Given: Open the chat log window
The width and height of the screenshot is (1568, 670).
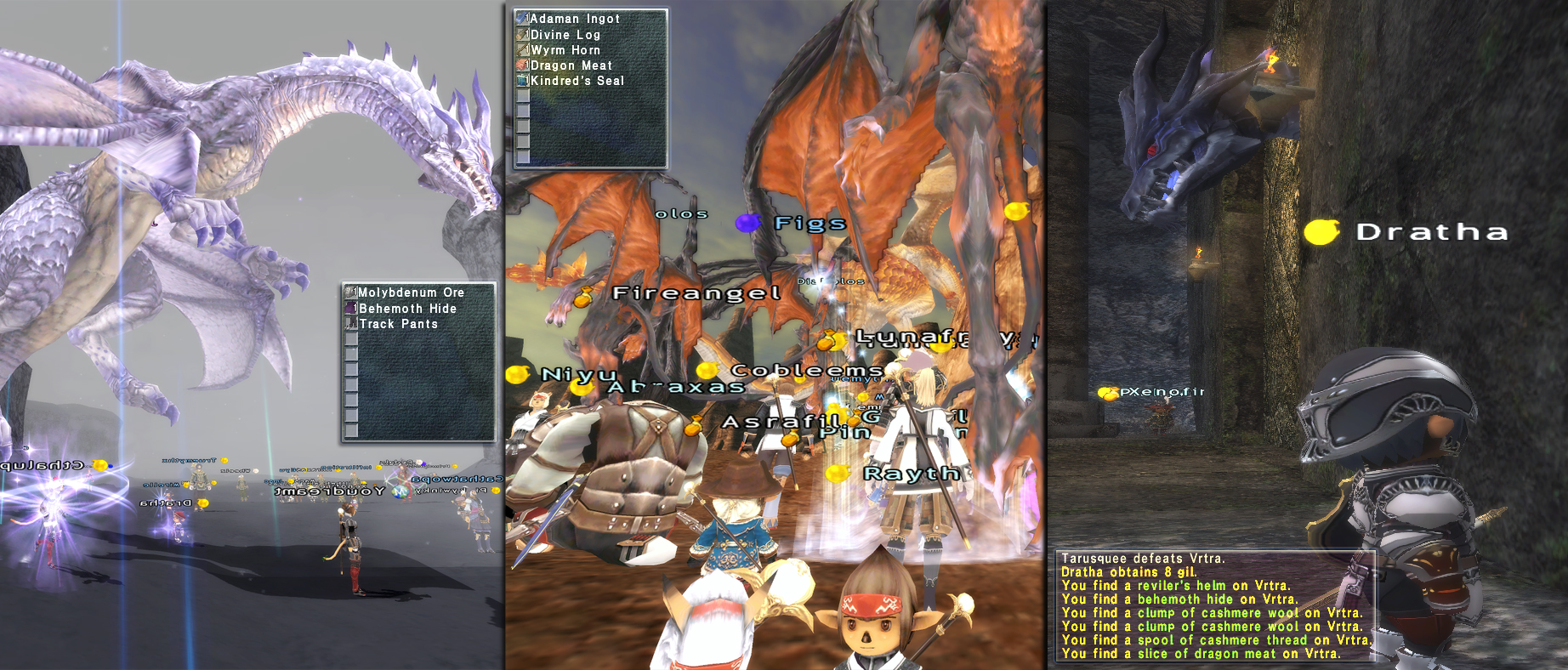Looking at the screenshot, I should [x=1214, y=606].
